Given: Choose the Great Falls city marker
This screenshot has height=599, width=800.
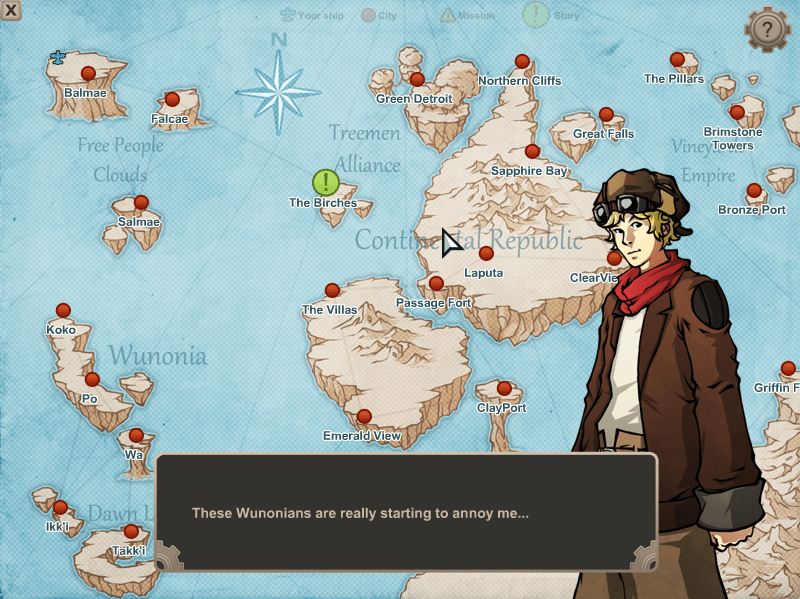Looking at the screenshot, I should pos(606,115).
